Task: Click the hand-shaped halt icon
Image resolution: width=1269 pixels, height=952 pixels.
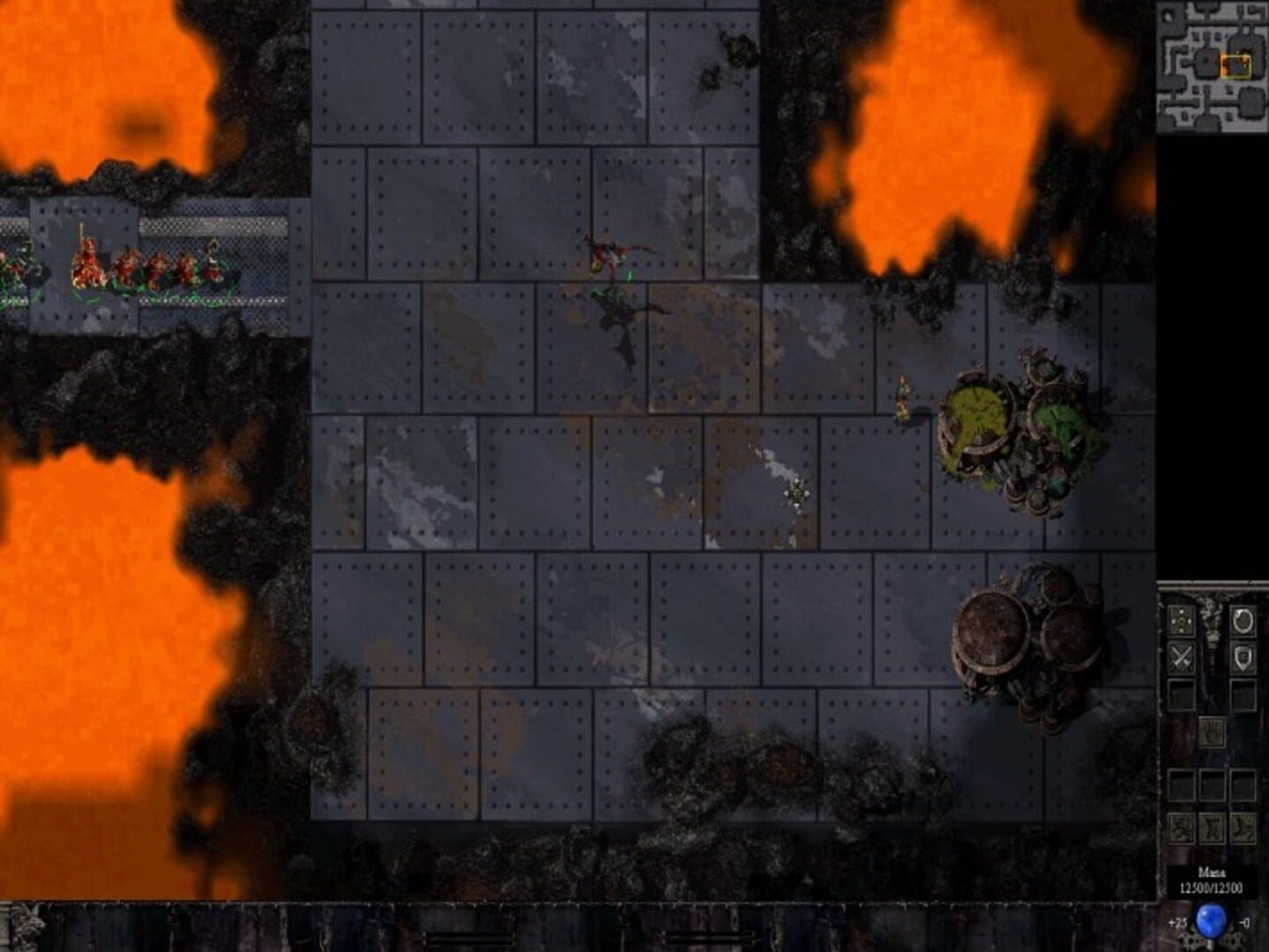Action: pos(1213,731)
